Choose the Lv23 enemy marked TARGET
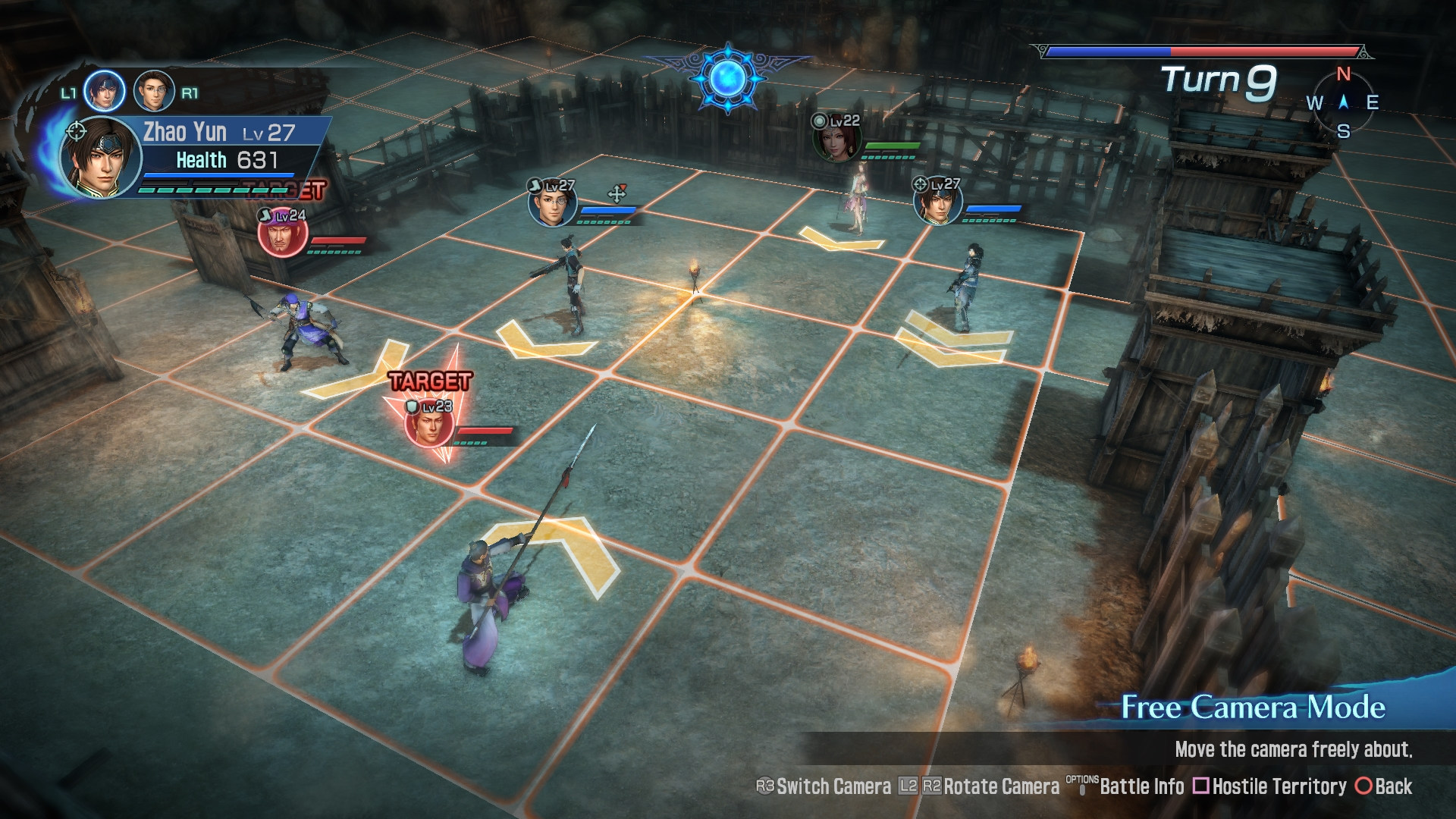The height and width of the screenshot is (819, 1456). pos(429,425)
